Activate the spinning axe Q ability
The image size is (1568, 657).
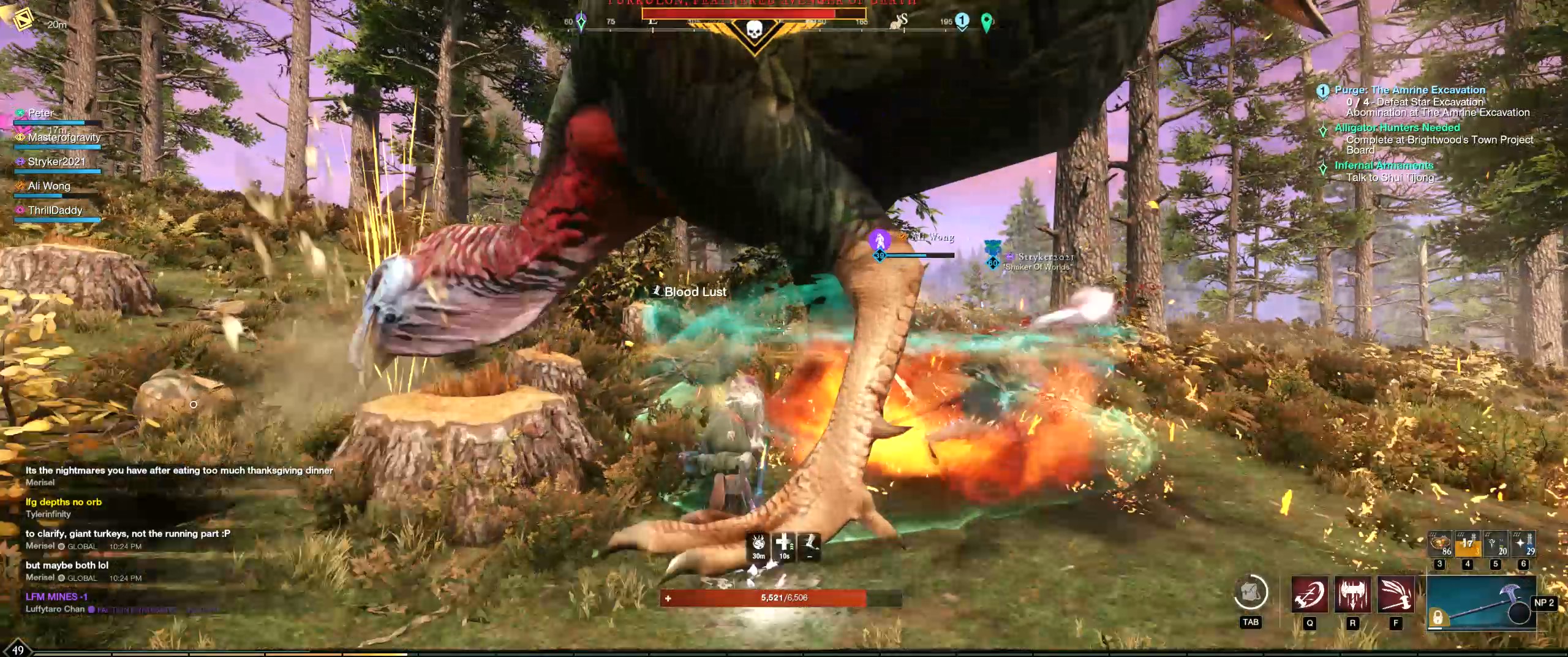tap(1310, 594)
